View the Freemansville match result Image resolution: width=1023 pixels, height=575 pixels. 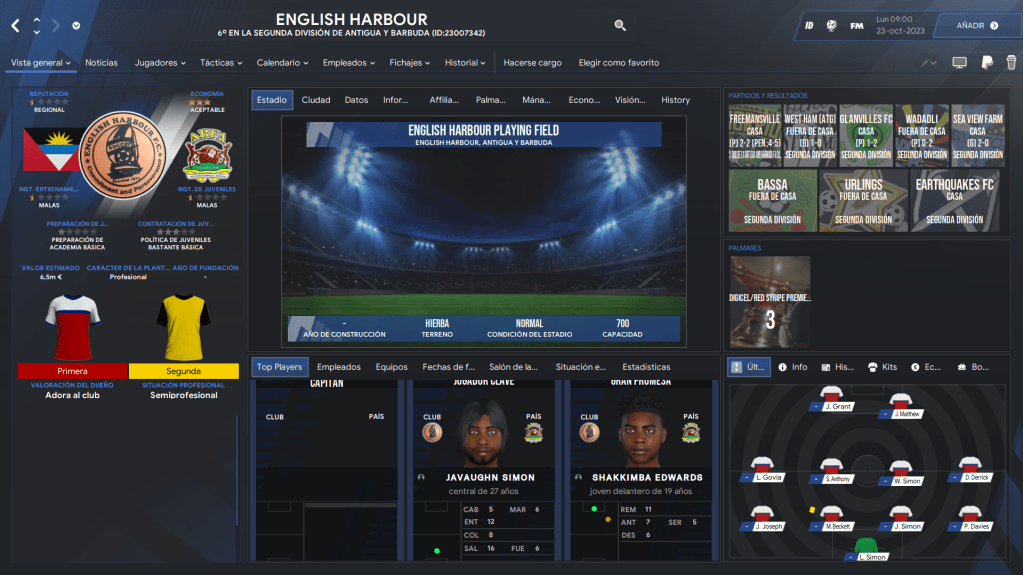(754, 133)
